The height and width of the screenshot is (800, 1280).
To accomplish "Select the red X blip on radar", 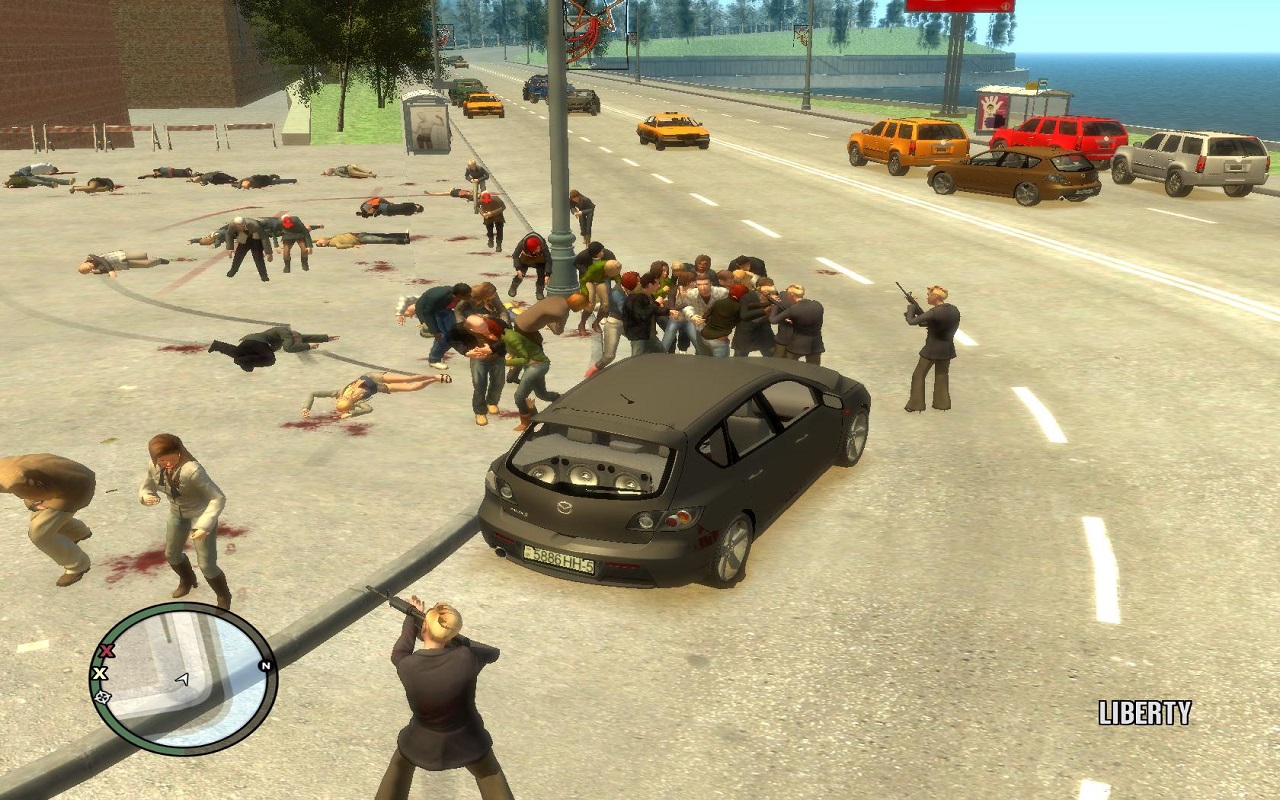I will [108, 651].
